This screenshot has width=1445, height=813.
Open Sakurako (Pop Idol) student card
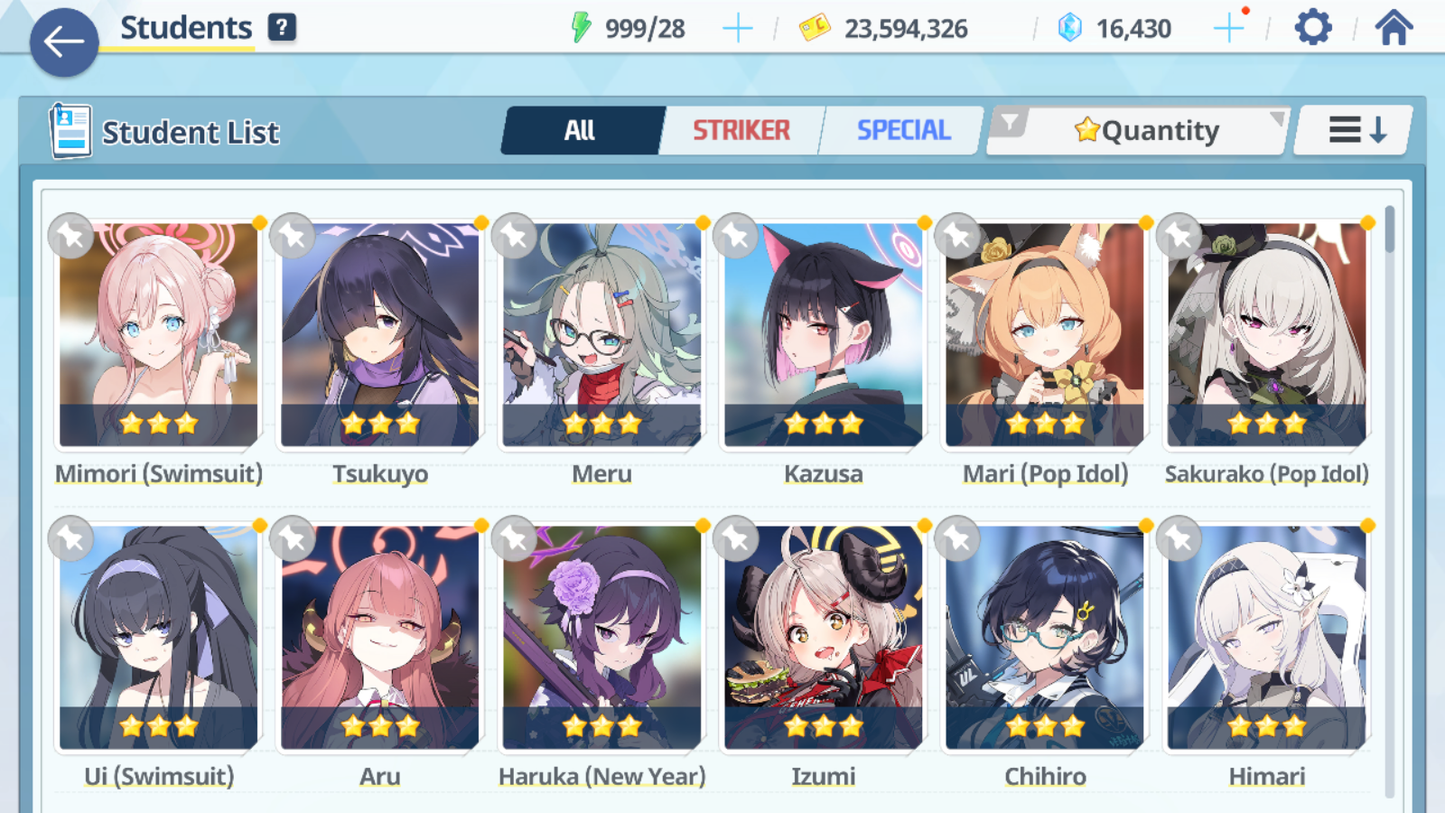point(1266,335)
